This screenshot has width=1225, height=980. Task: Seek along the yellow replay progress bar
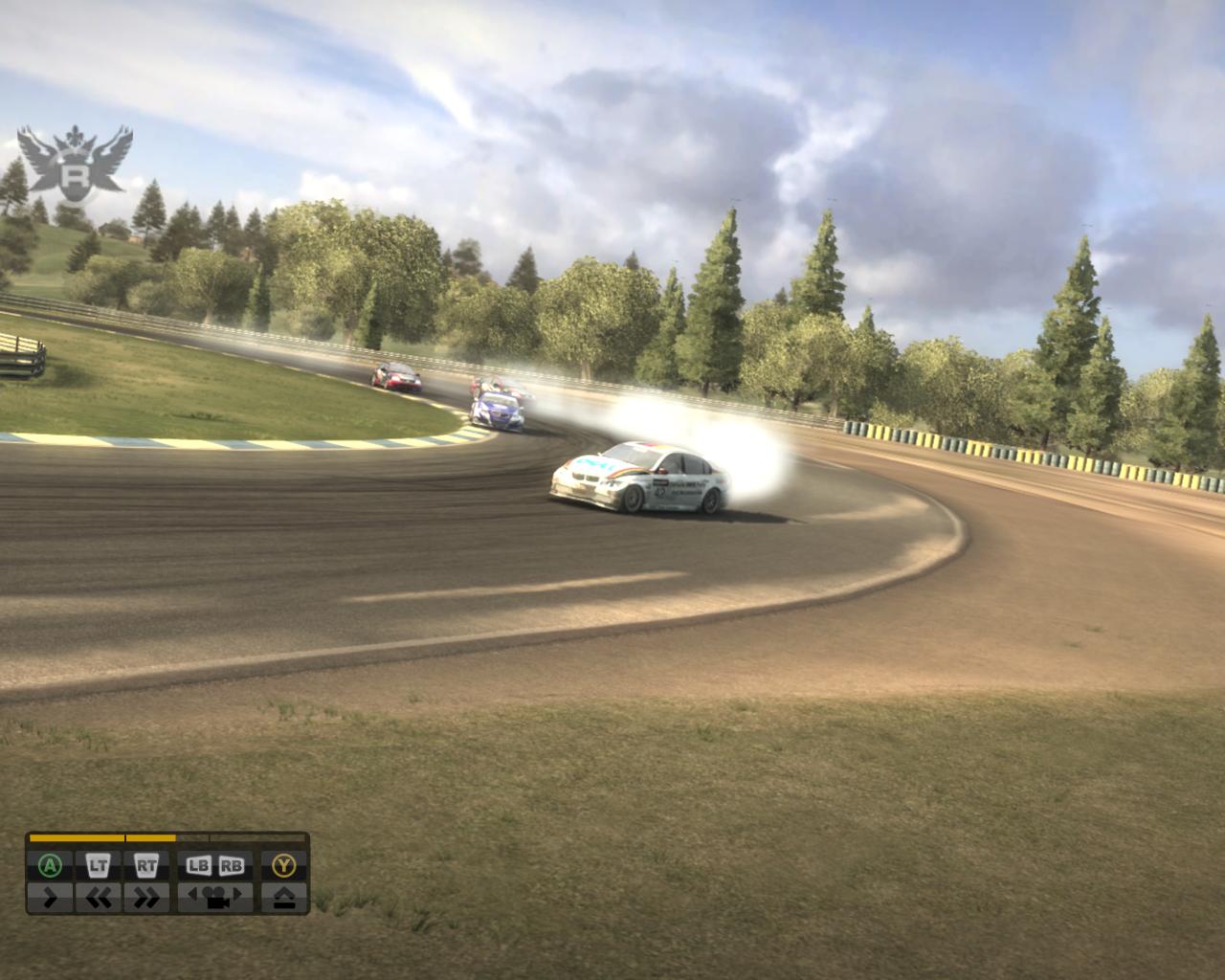point(167,838)
